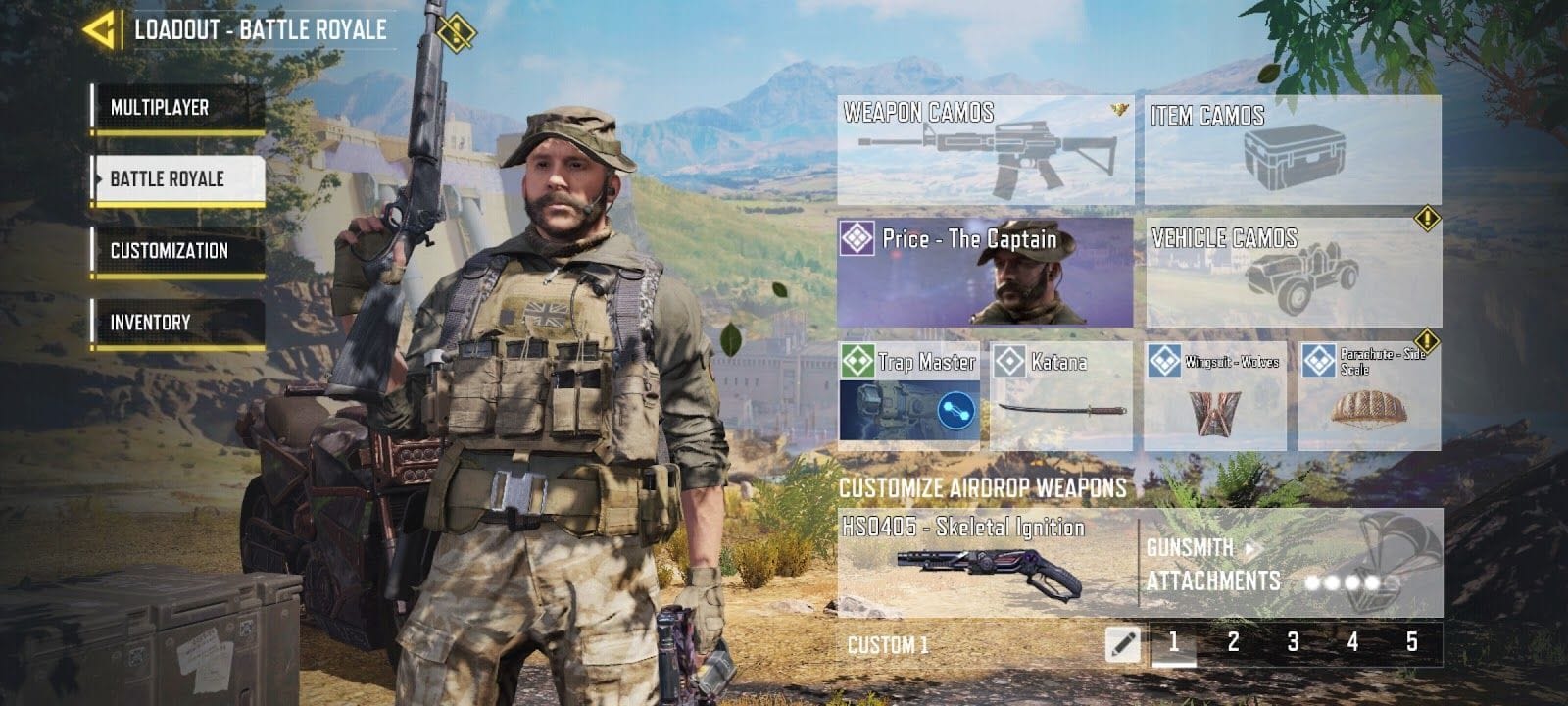This screenshot has height=706, width=1568.
Task: Open the Parachute - Side Scale slot
Action: [x=1369, y=396]
